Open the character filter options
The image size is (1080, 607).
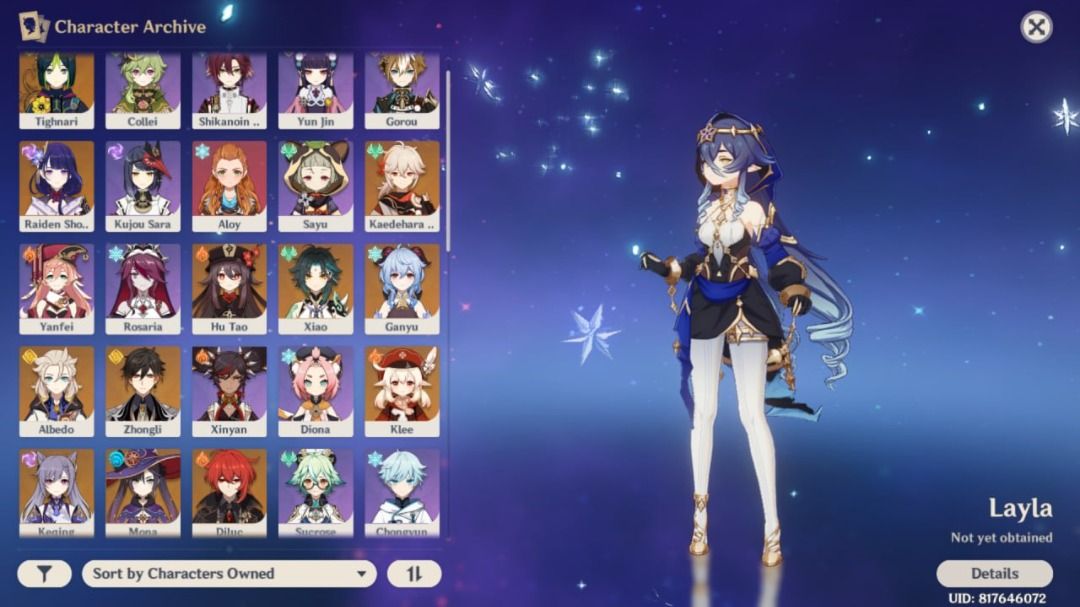click(44, 573)
